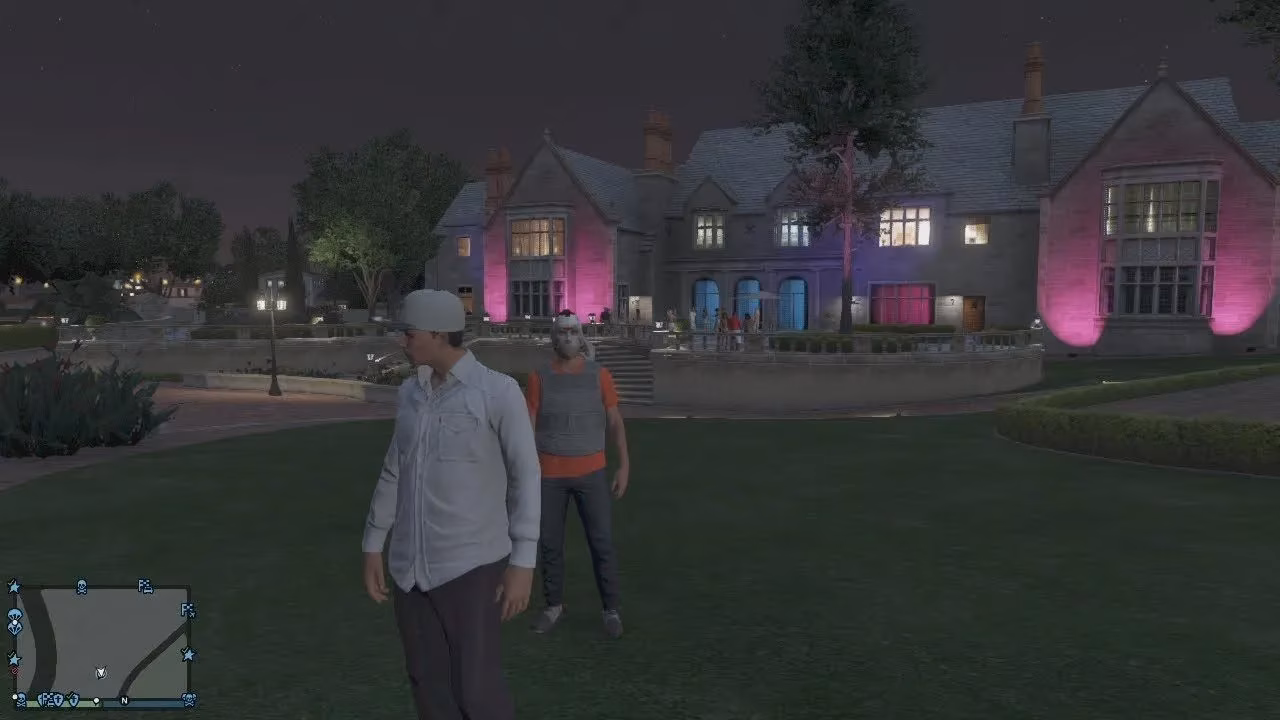The image size is (1280, 720).
Task: Click the race finish blip beside the armor icon
Action: [46, 700]
